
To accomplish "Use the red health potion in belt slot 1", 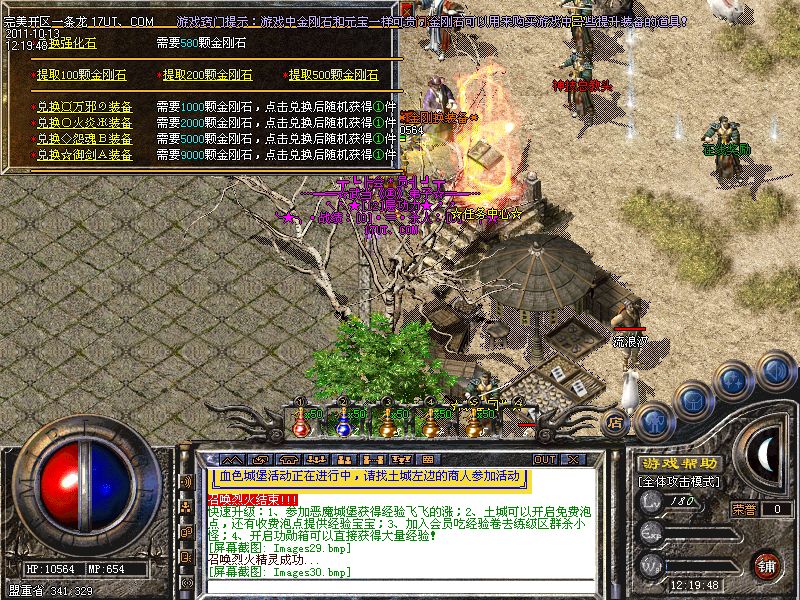I will [x=299, y=423].
